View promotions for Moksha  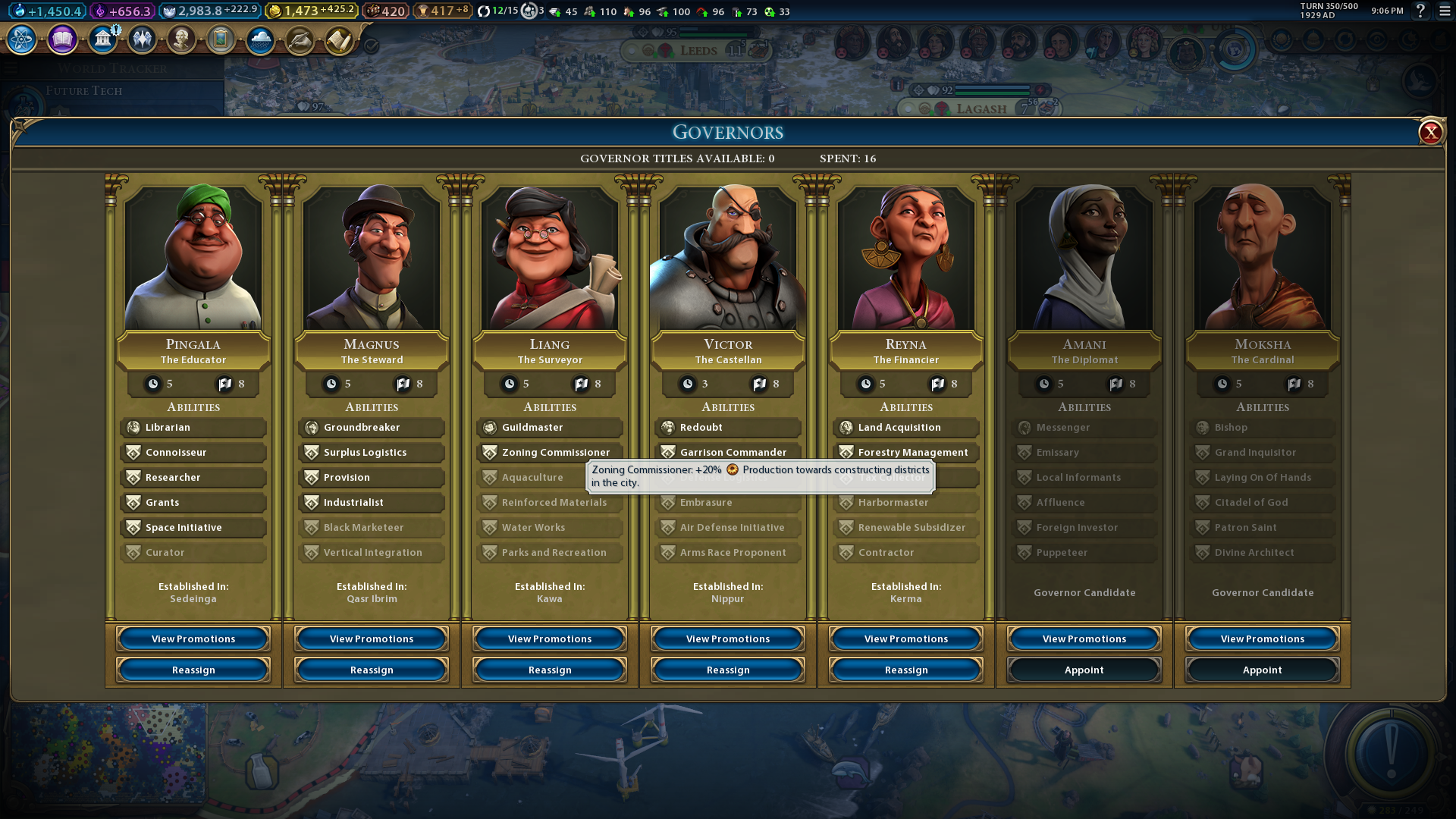pyautogui.click(x=1263, y=639)
